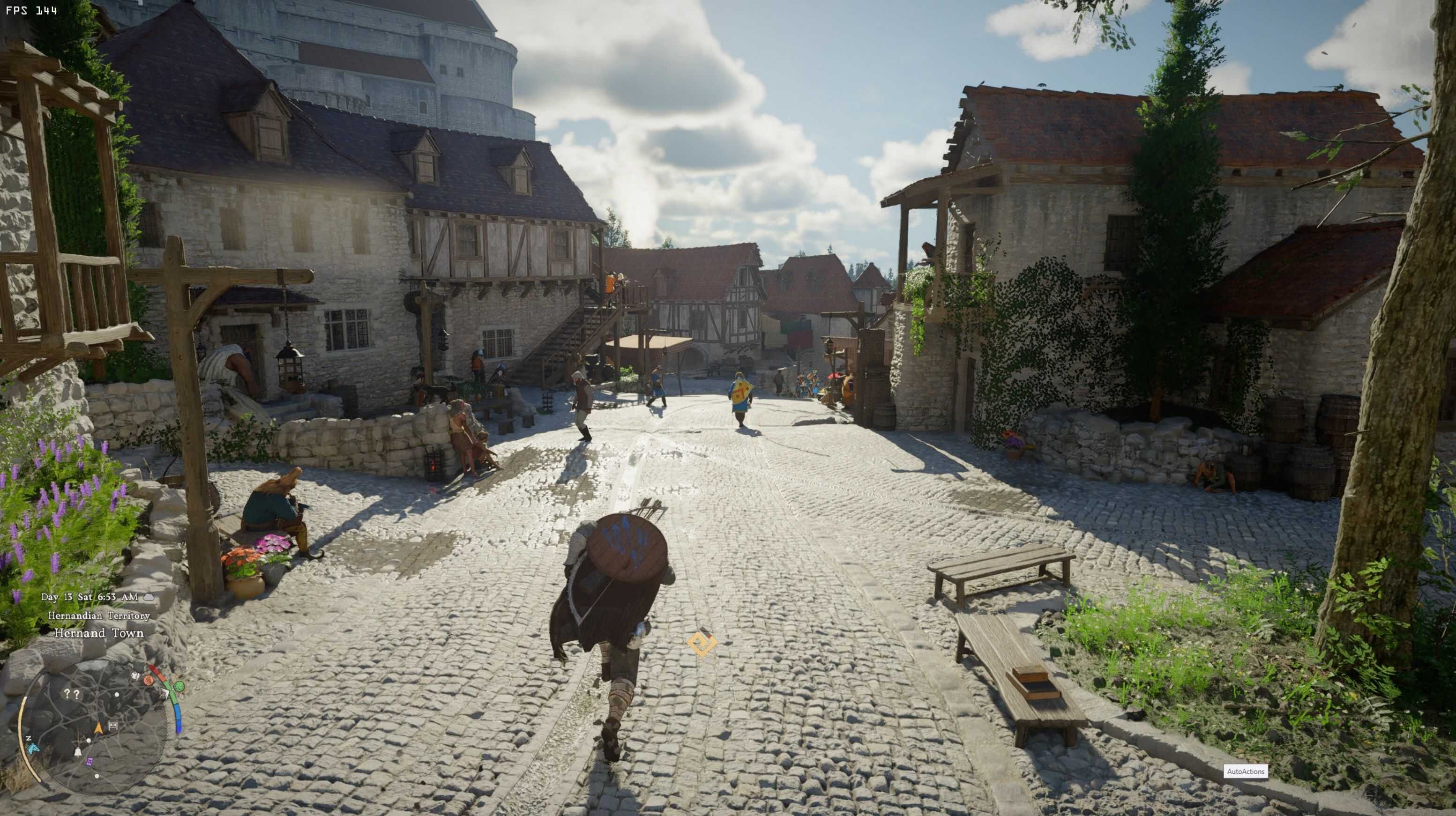Open the purple journal marker on the minimap
This screenshot has width=1456, height=816.
click(90, 762)
